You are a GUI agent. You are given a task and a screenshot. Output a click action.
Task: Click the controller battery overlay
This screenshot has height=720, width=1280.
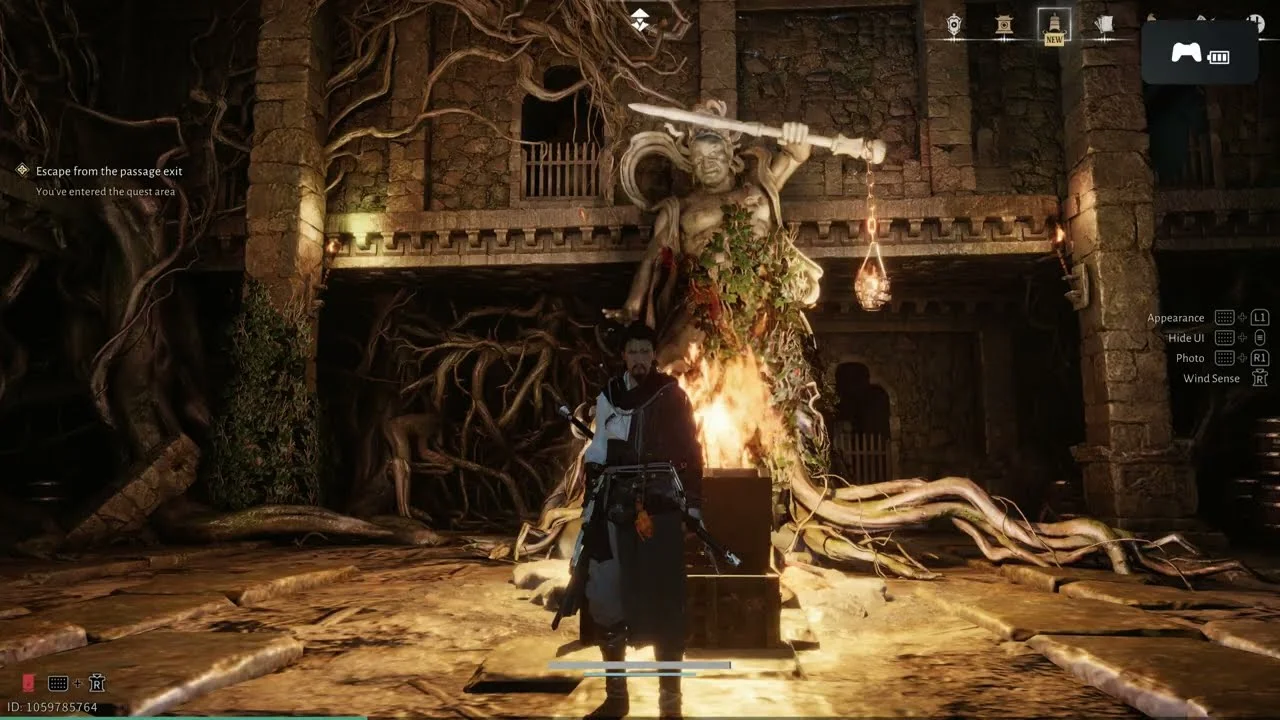[x=1199, y=53]
